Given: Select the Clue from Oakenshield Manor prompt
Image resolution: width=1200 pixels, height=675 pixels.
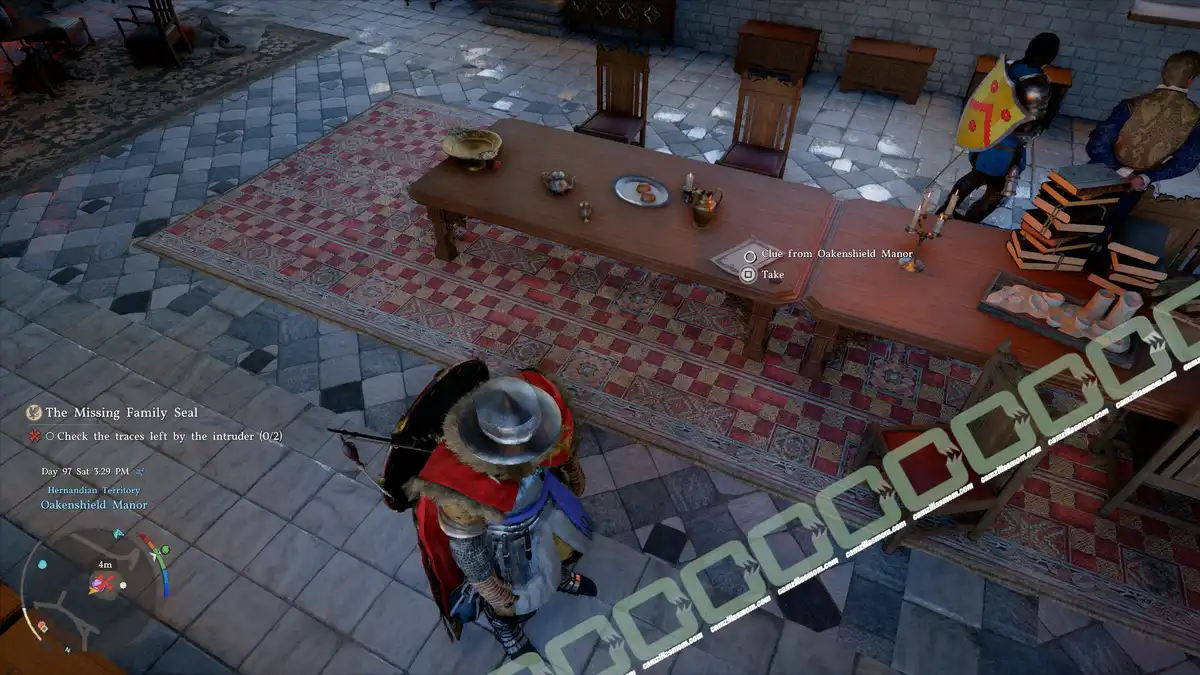Looking at the screenshot, I should pos(837,254).
